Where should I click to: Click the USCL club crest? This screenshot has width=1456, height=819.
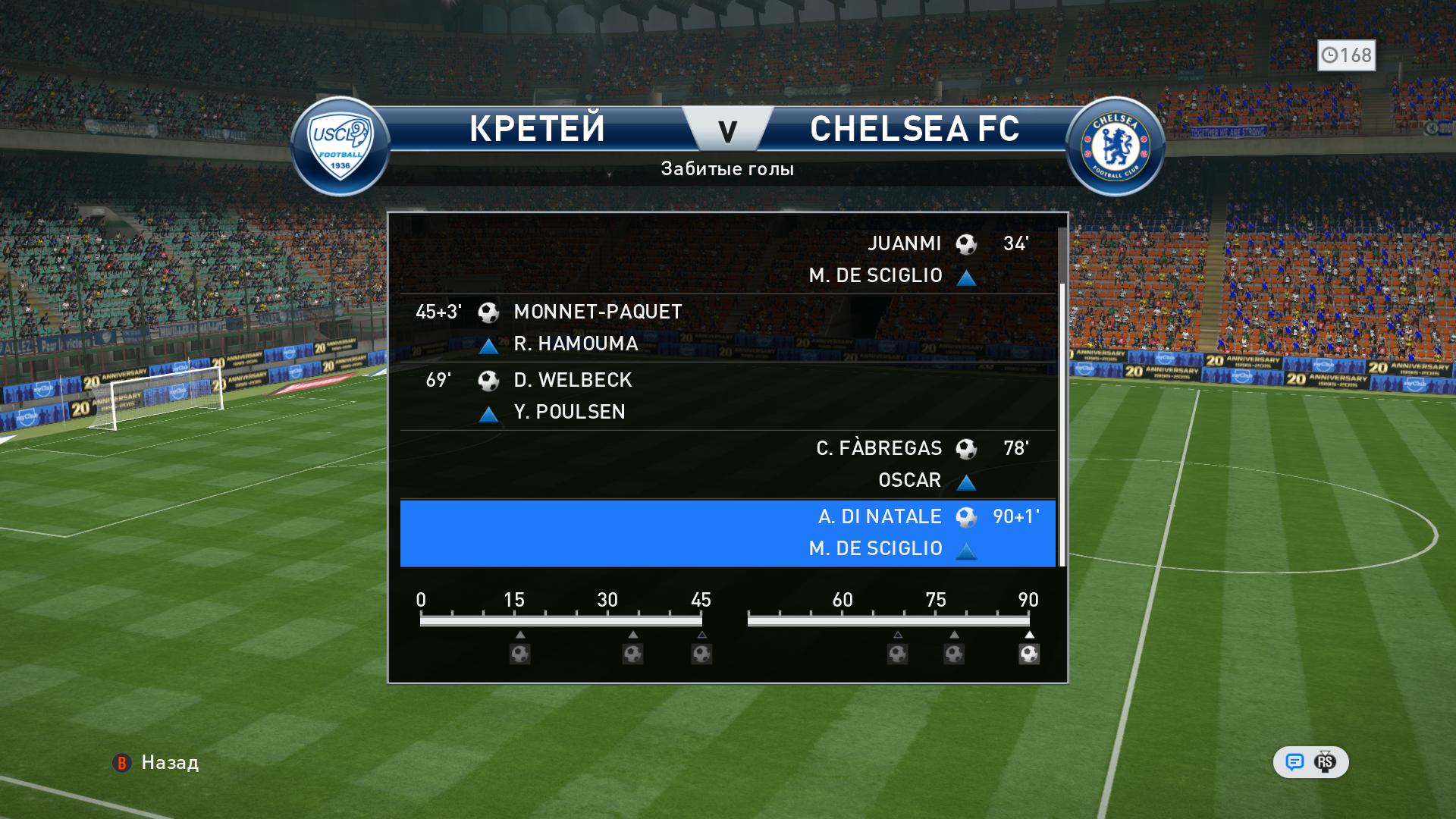pyautogui.click(x=340, y=146)
